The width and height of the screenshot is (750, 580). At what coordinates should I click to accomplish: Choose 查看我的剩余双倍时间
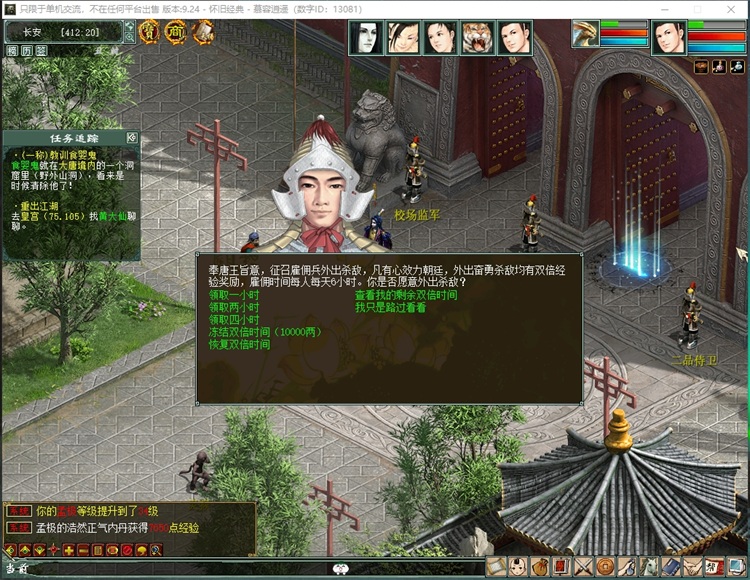pos(405,295)
